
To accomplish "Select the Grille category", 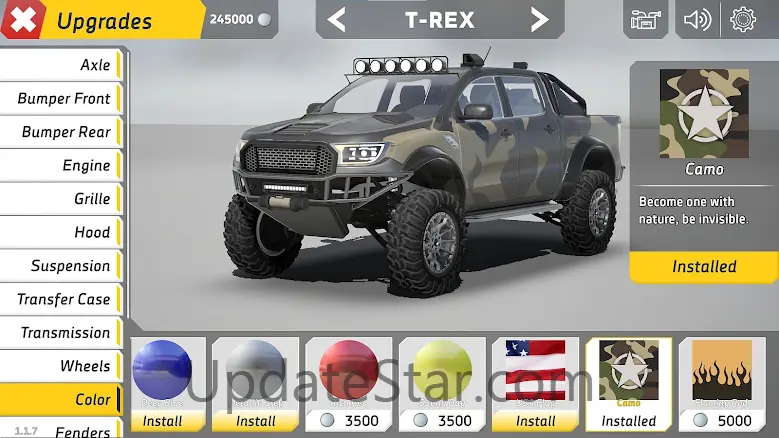I will click(61, 199).
